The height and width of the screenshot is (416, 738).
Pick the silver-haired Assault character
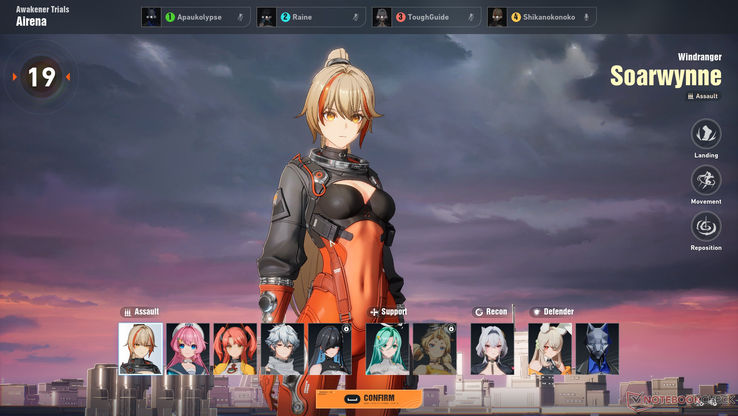click(282, 348)
